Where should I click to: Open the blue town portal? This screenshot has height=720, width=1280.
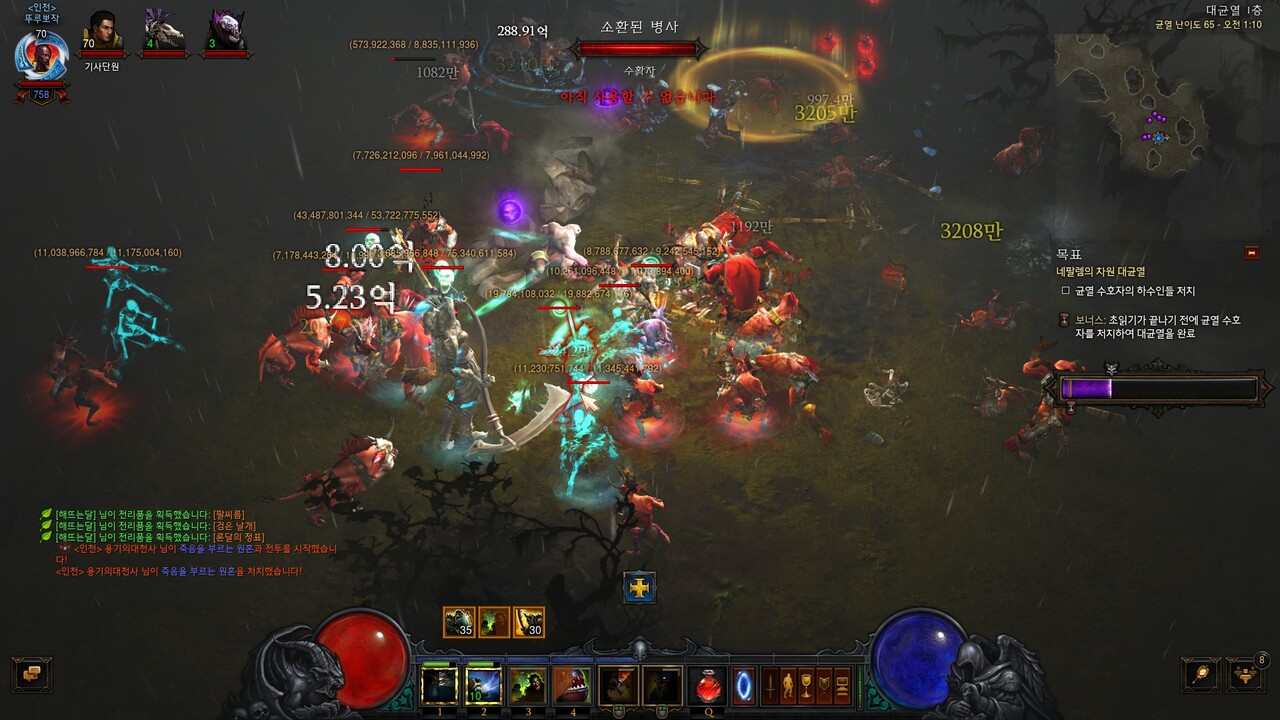click(x=744, y=686)
